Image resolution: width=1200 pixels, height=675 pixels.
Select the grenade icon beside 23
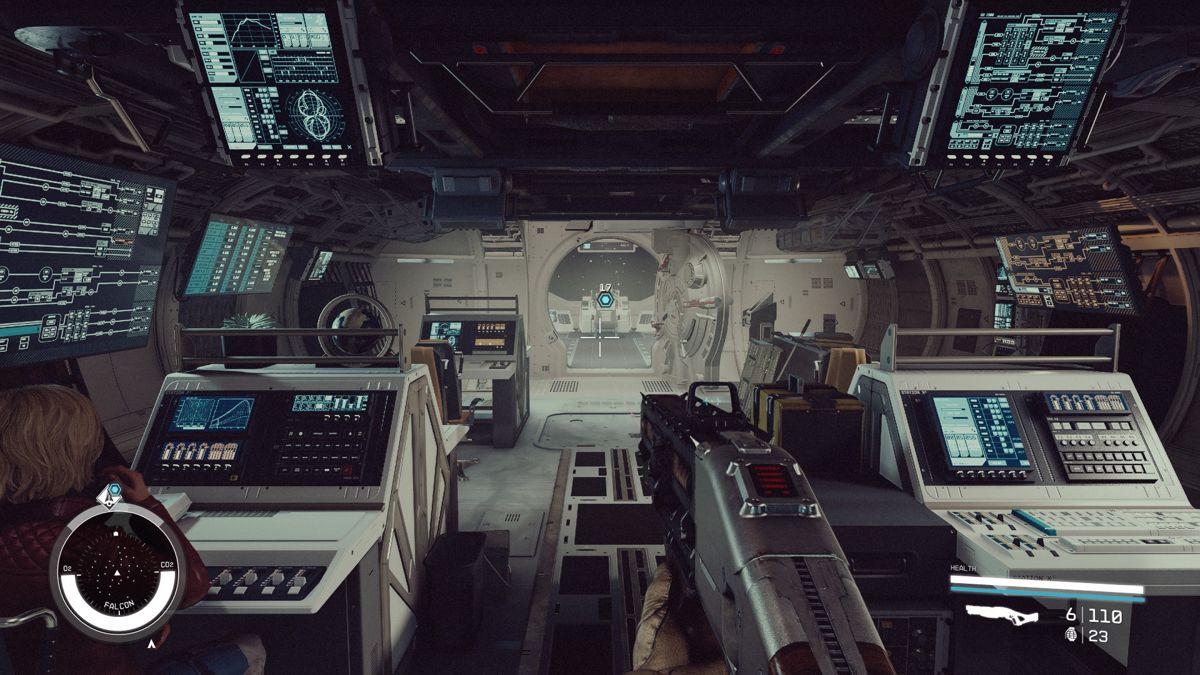pos(1072,635)
